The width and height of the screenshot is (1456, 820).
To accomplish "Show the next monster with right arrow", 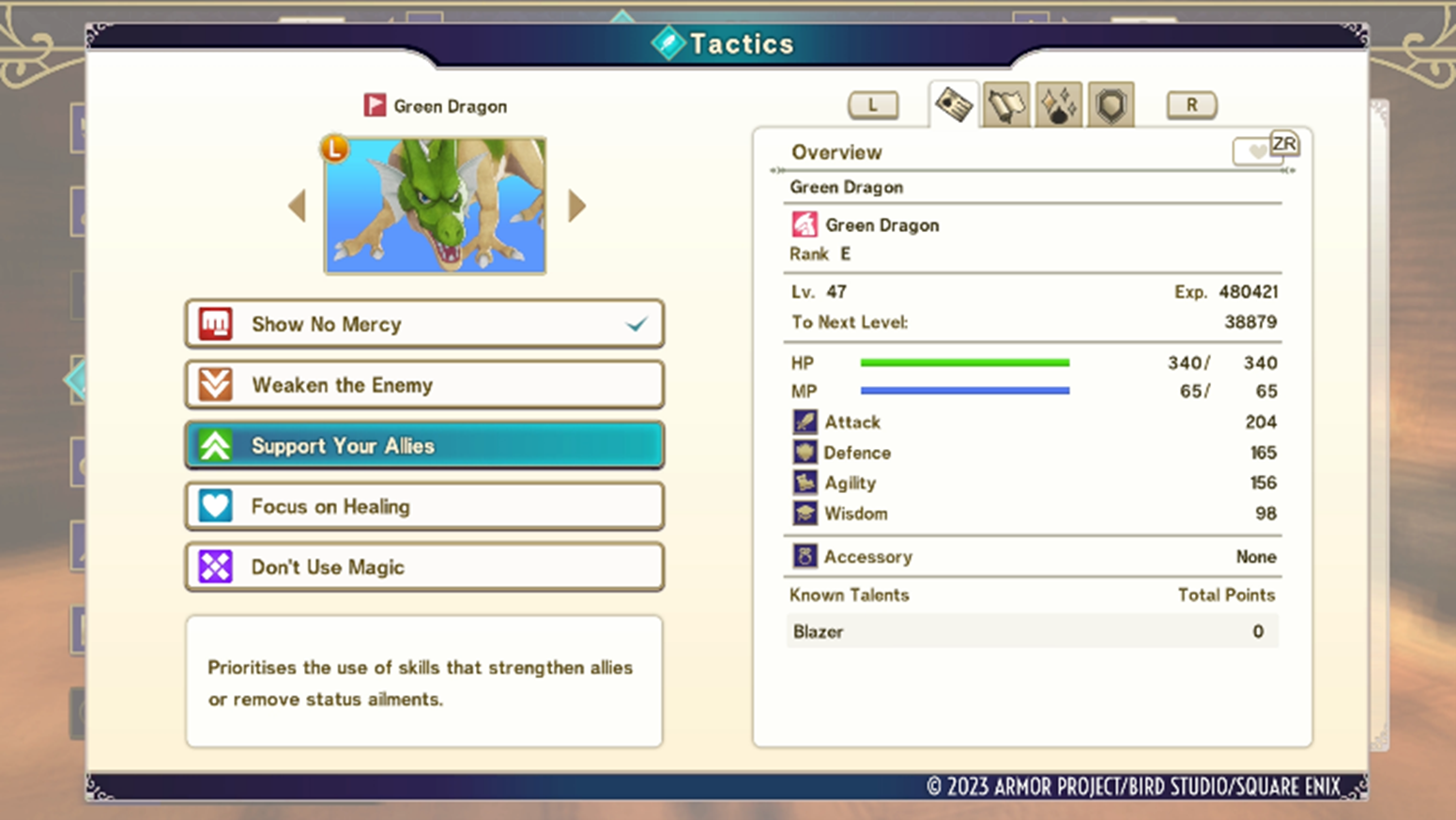I will [x=576, y=206].
